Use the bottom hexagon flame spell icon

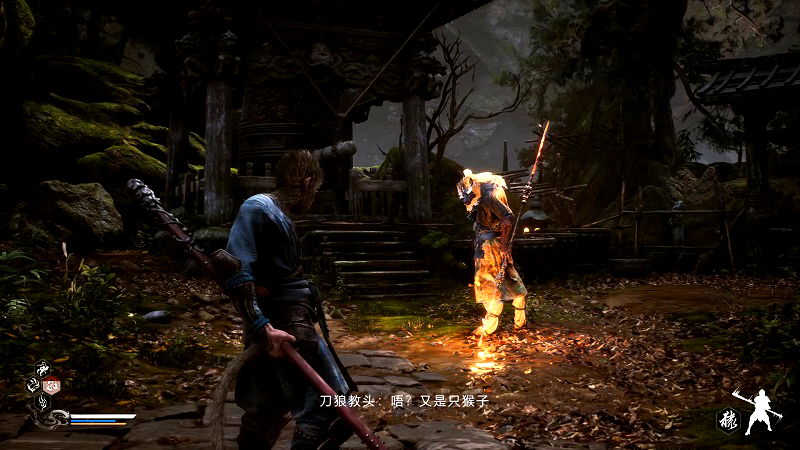tap(43, 403)
